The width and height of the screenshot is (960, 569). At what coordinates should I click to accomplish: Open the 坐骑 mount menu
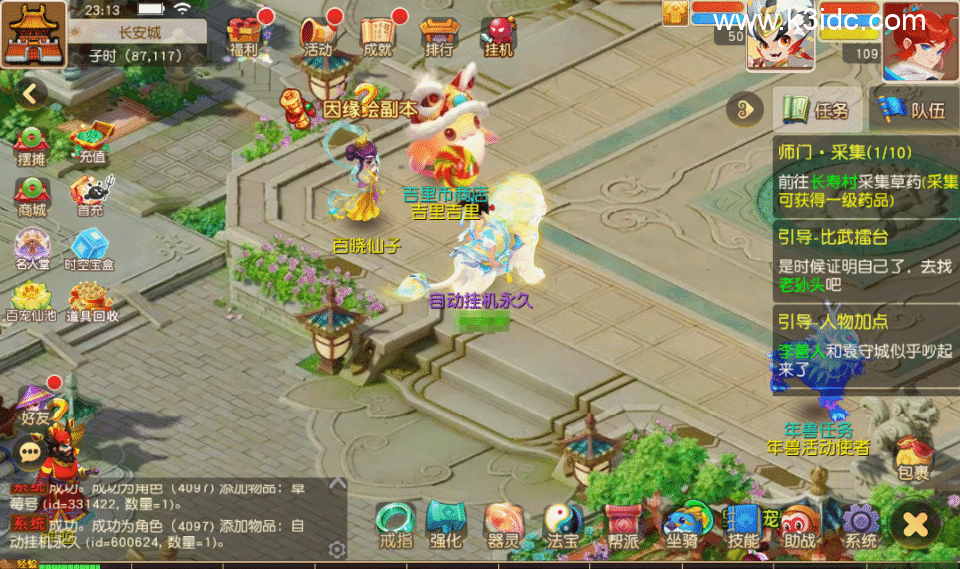[682, 525]
